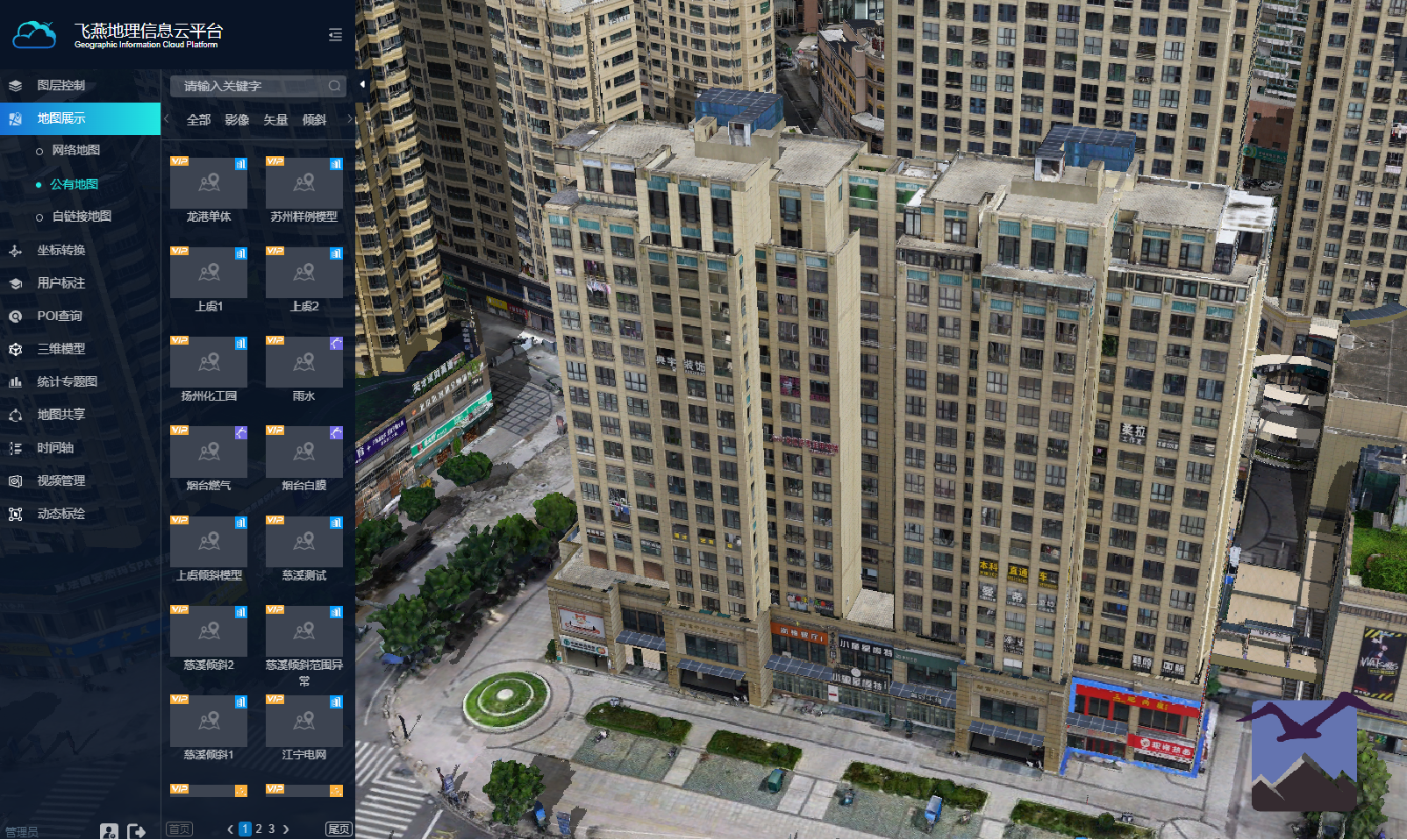Screen dimensions: 1407x840
Task: Click the logout arrow icon beside 管理员
Action: coord(136,831)
